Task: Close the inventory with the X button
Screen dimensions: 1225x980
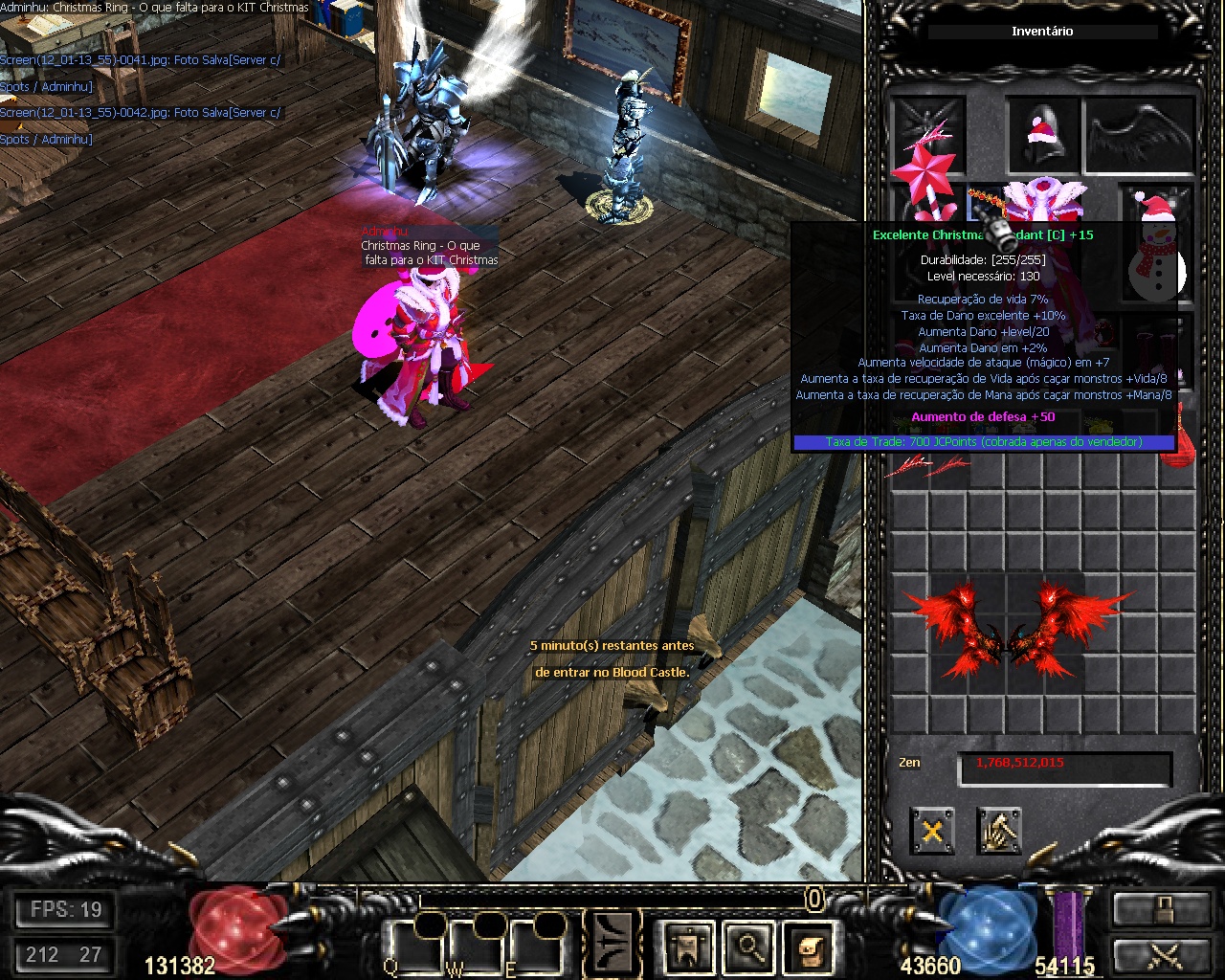Action: click(x=932, y=830)
